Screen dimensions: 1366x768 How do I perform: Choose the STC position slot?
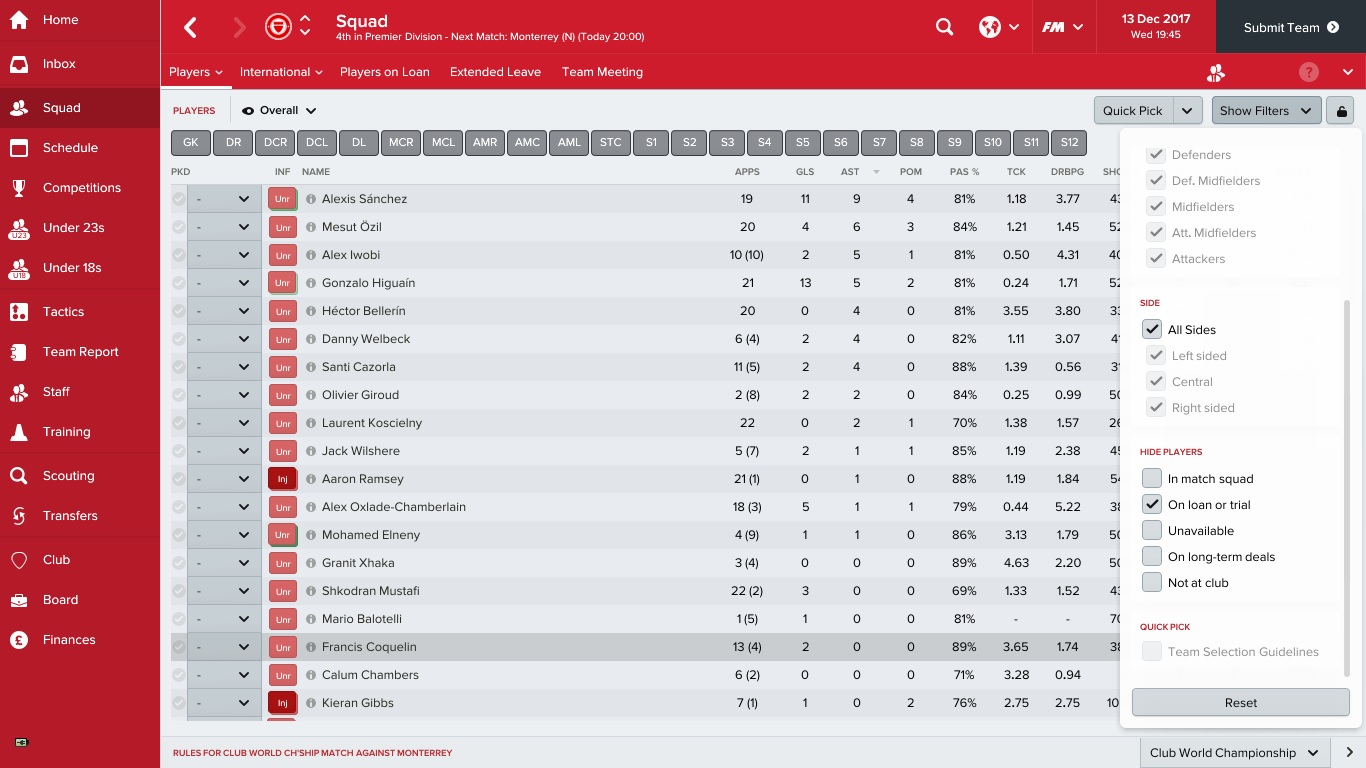pyautogui.click(x=610, y=143)
